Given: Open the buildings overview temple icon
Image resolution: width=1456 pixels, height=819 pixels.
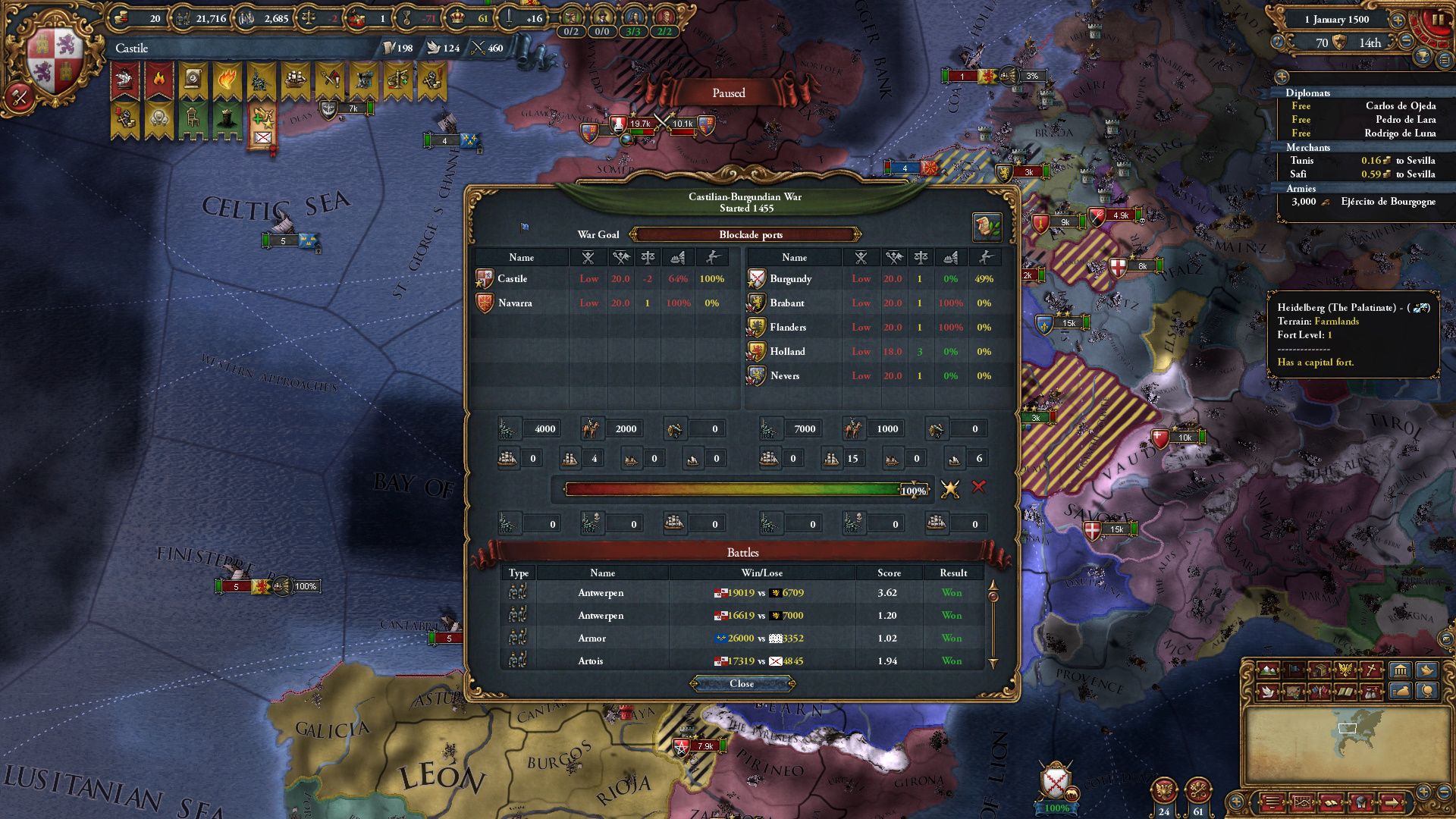Looking at the screenshot, I should pyautogui.click(x=1399, y=671).
